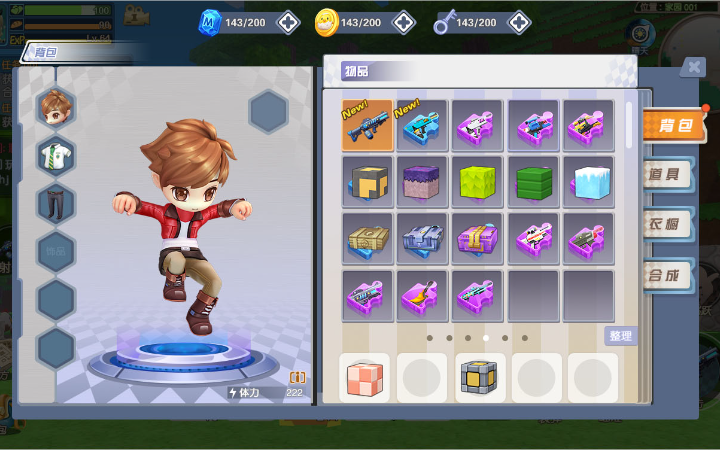Go to the 合成 (crafting) tab

click(x=668, y=273)
